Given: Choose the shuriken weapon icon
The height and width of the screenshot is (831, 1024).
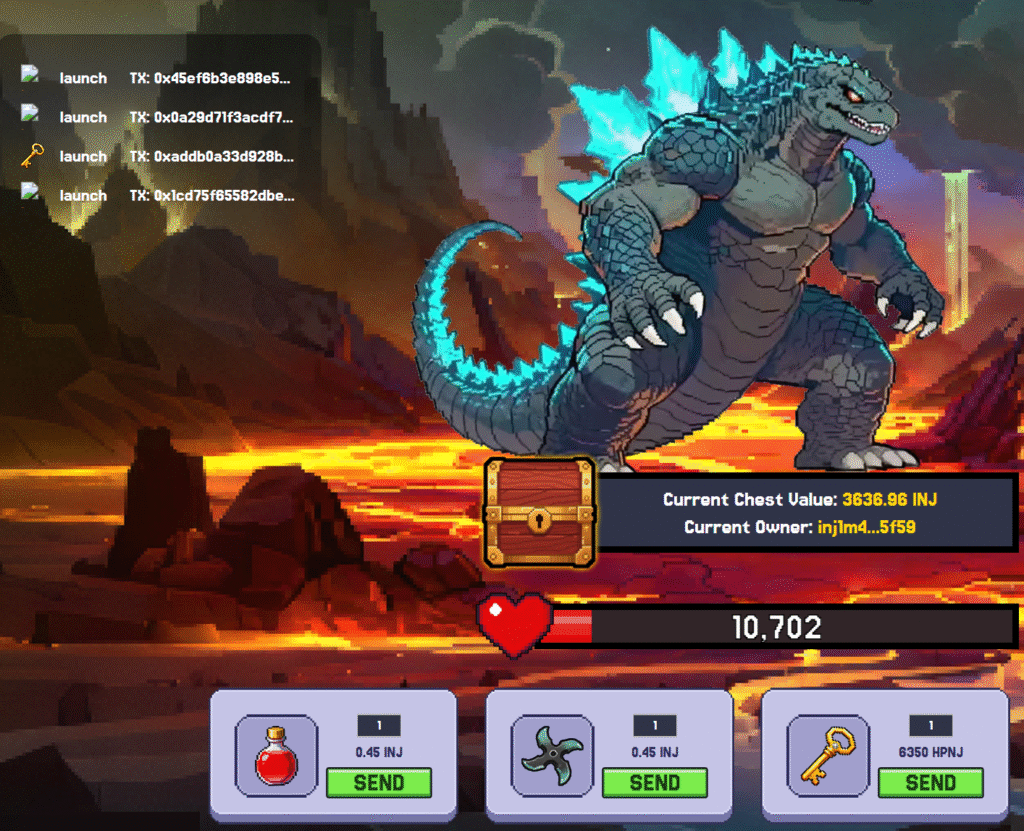Looking at the screenshot, I should coord(552,756).
